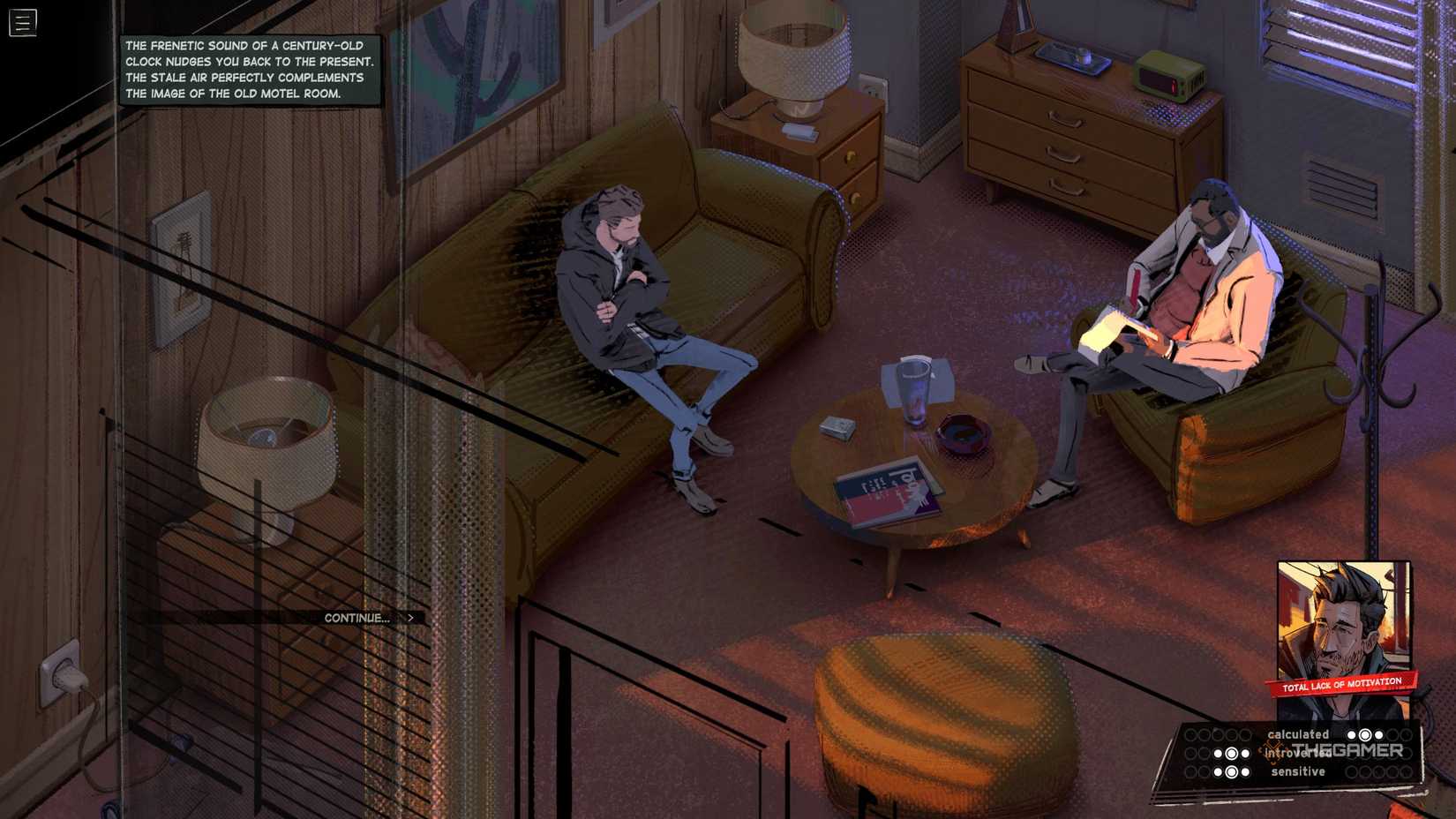Image resolution: width=1456 pixels, height=819 pixels.
Task: Click the green radio on the dresser
Action: 1169,75
